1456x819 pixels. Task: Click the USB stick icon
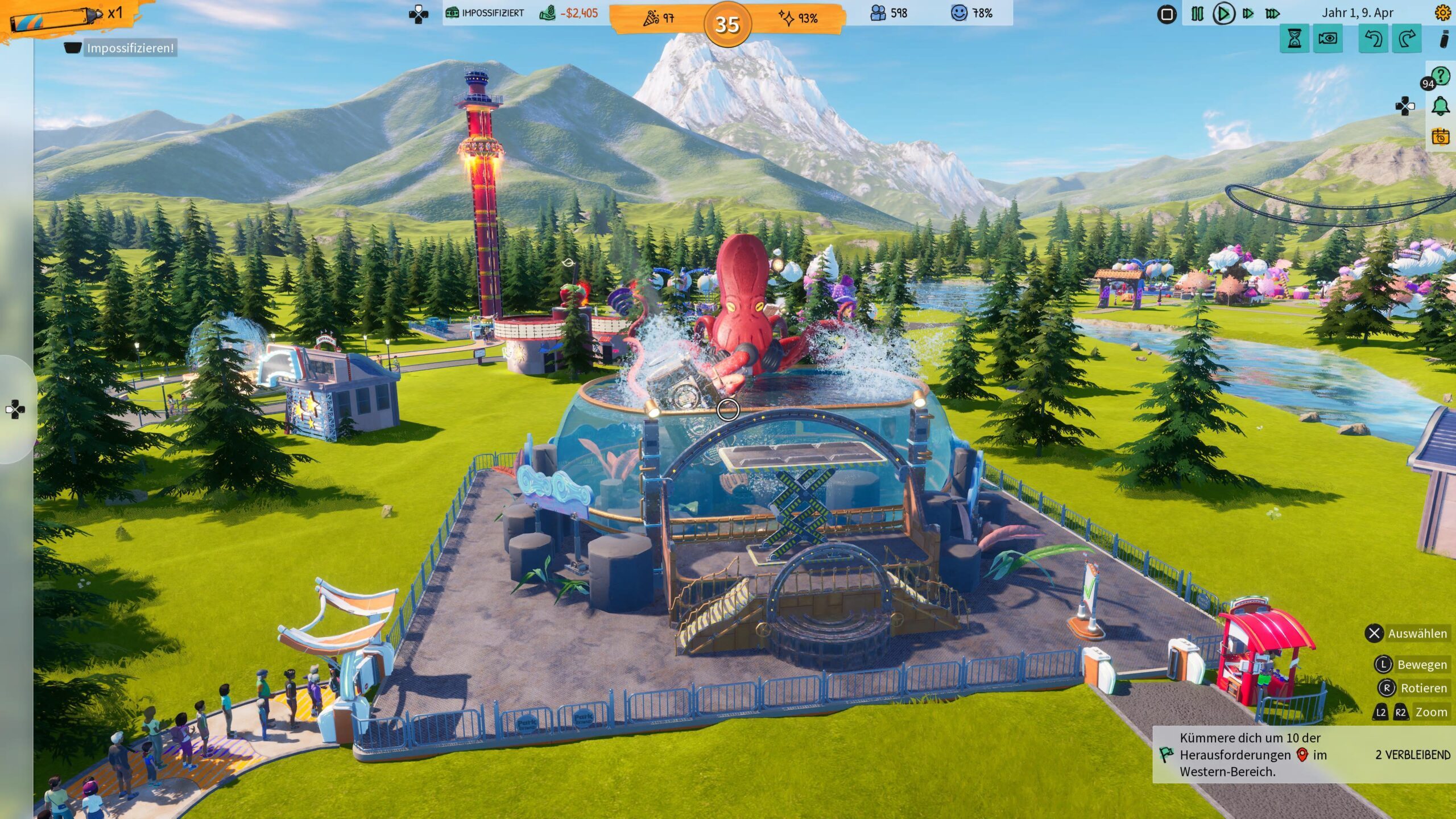click(x=1443, y=39)
